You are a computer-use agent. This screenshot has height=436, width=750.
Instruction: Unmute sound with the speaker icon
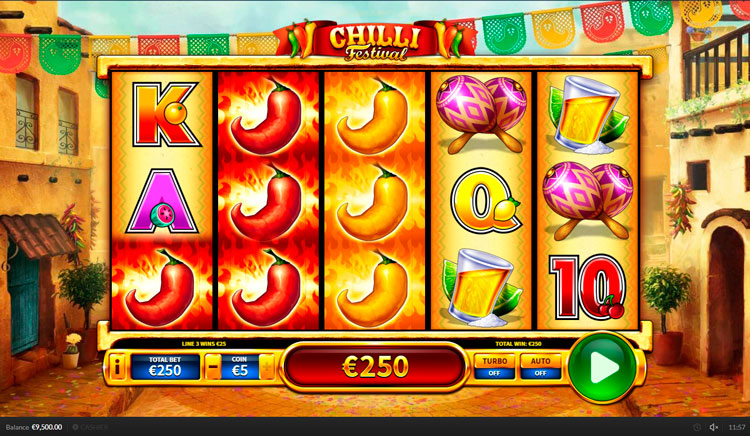click(x=714, y=427)
